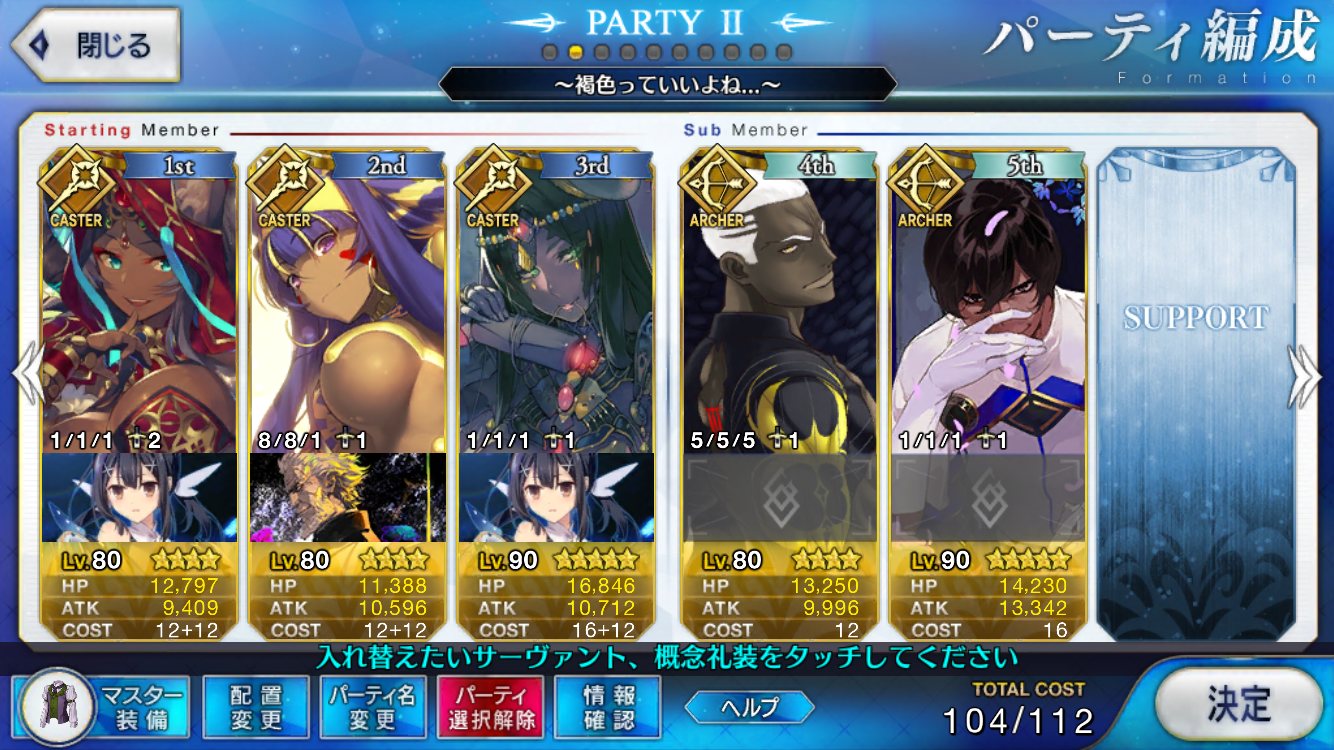
Task: Select the 2nd slot purple-haired Caster card
Action: [347, 300]
